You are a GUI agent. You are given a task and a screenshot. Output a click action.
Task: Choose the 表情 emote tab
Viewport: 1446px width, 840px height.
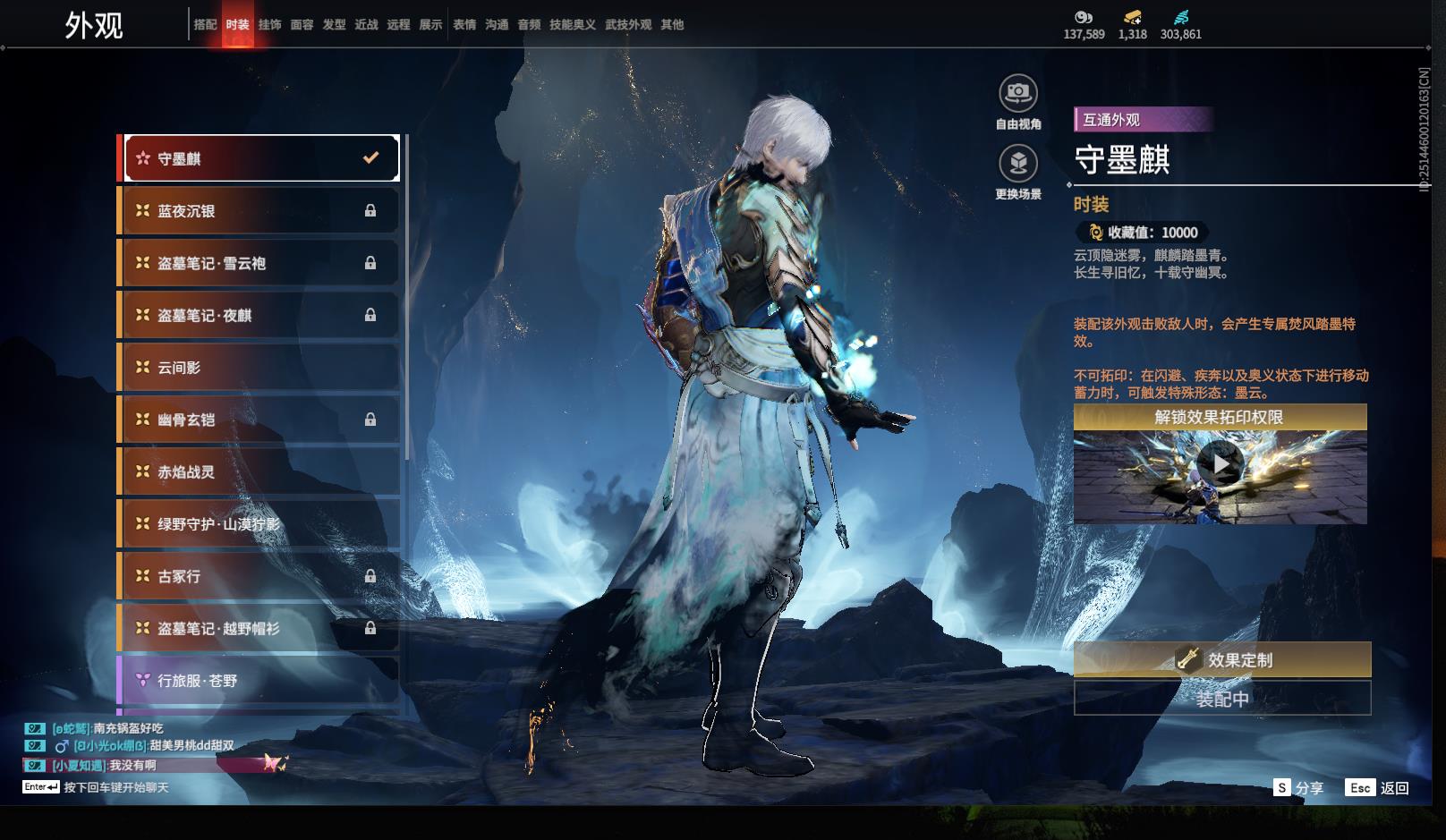coord(464,24)
